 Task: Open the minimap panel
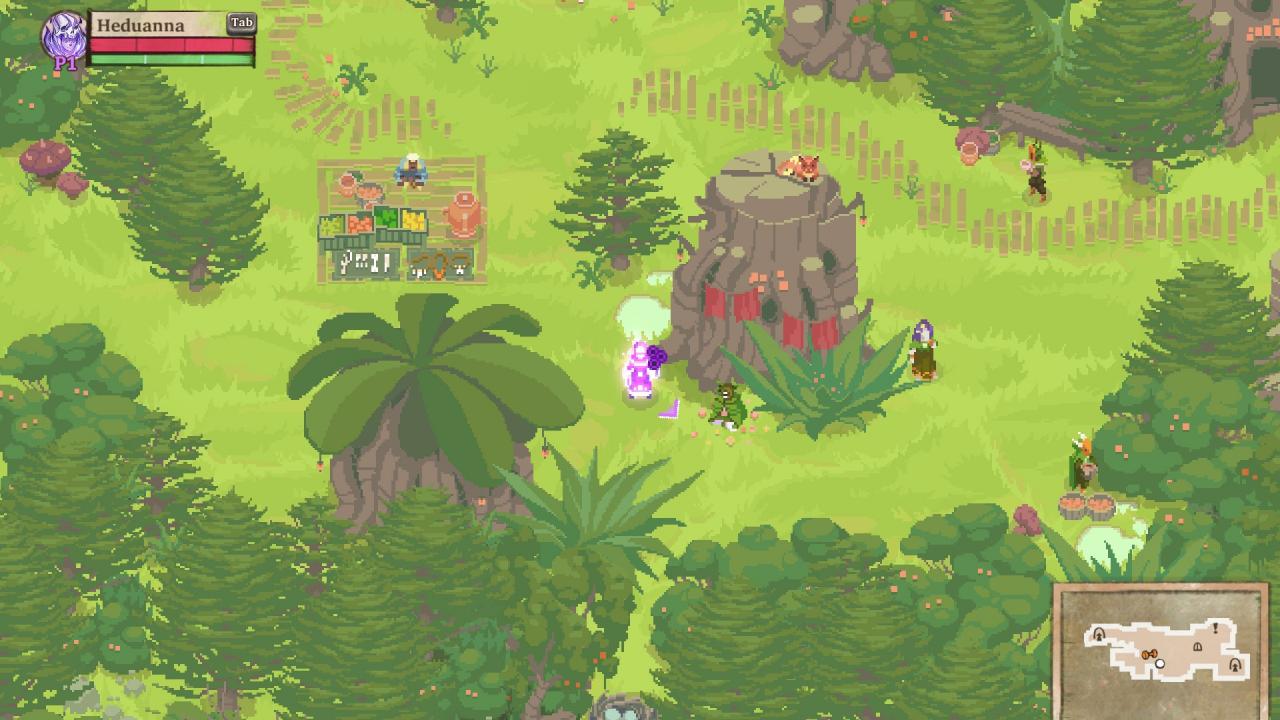pos(1161,649)
